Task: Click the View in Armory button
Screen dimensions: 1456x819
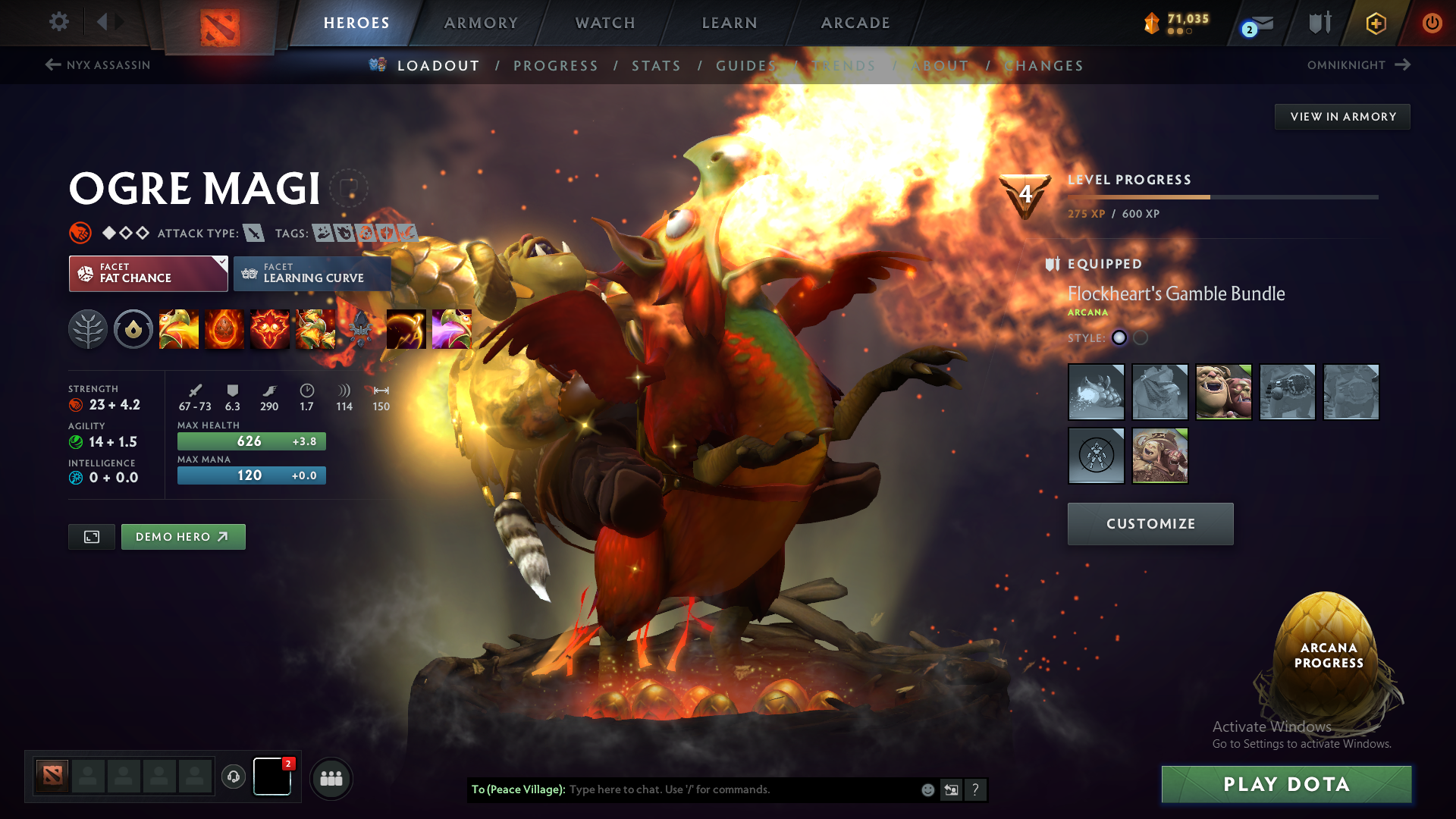Action: click(1341, 116)
